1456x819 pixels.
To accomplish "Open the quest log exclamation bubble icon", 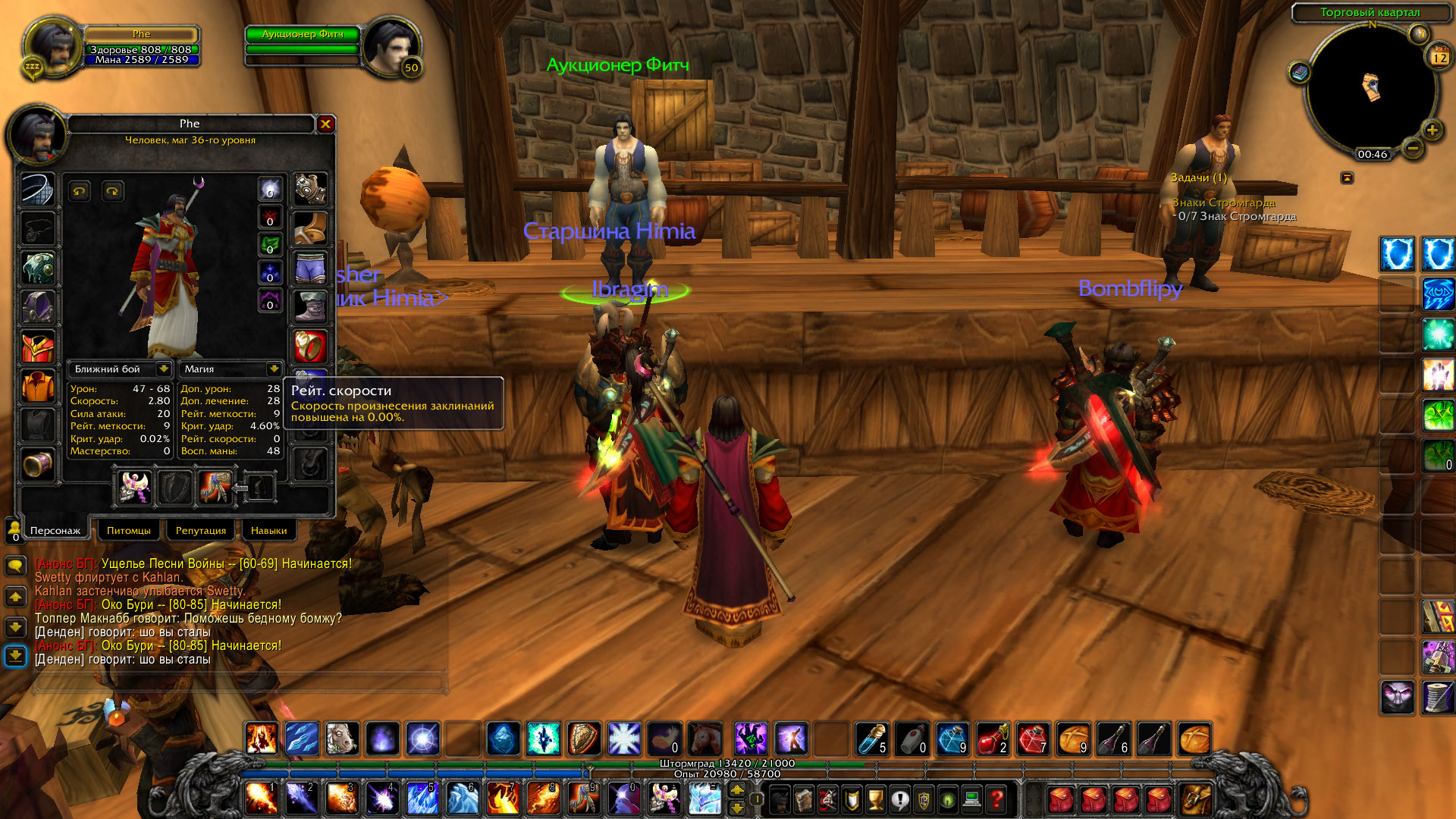I will pyautogui.click(x=899, y=799).
